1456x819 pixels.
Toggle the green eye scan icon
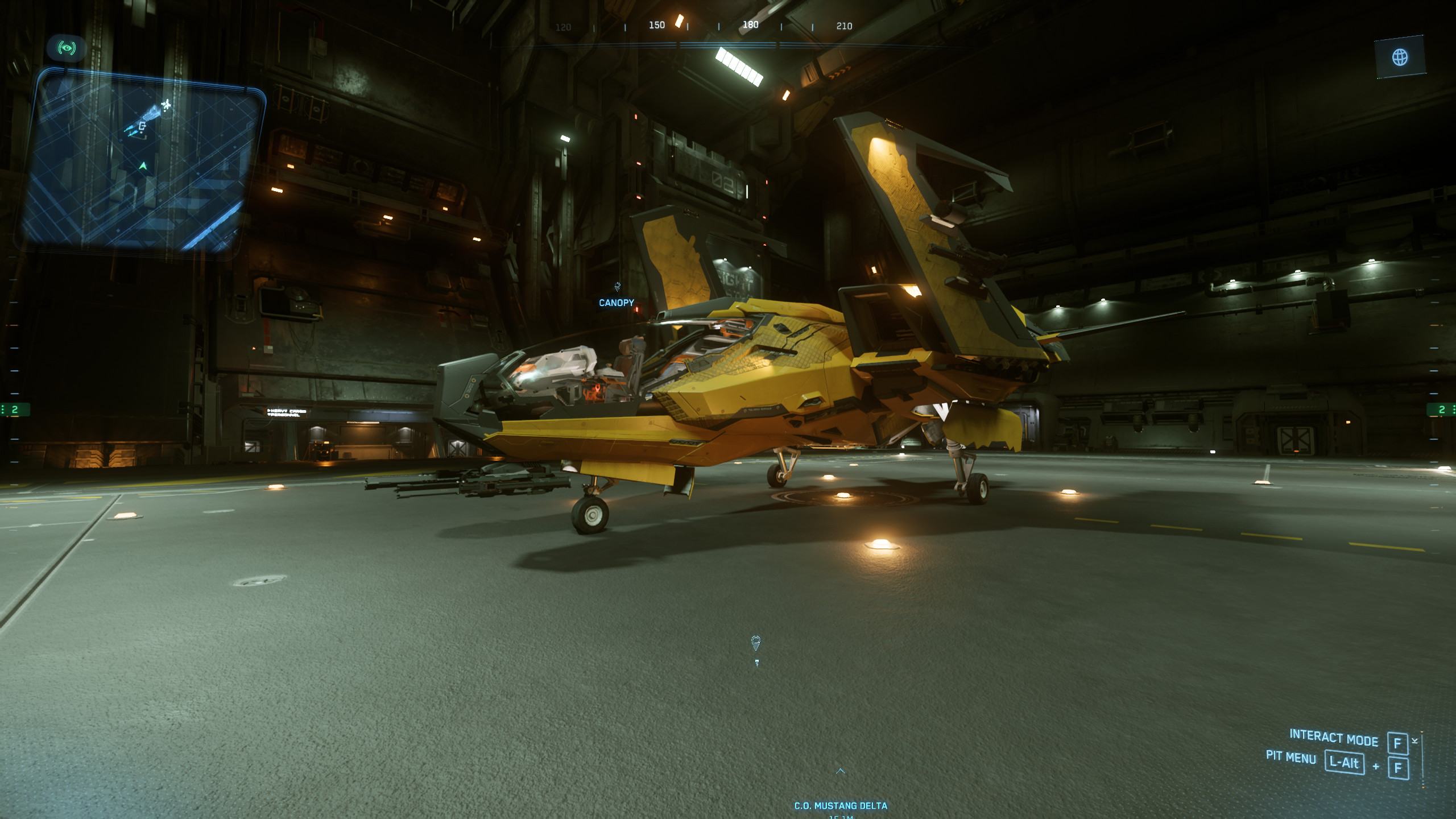click(x=68, y=48)
